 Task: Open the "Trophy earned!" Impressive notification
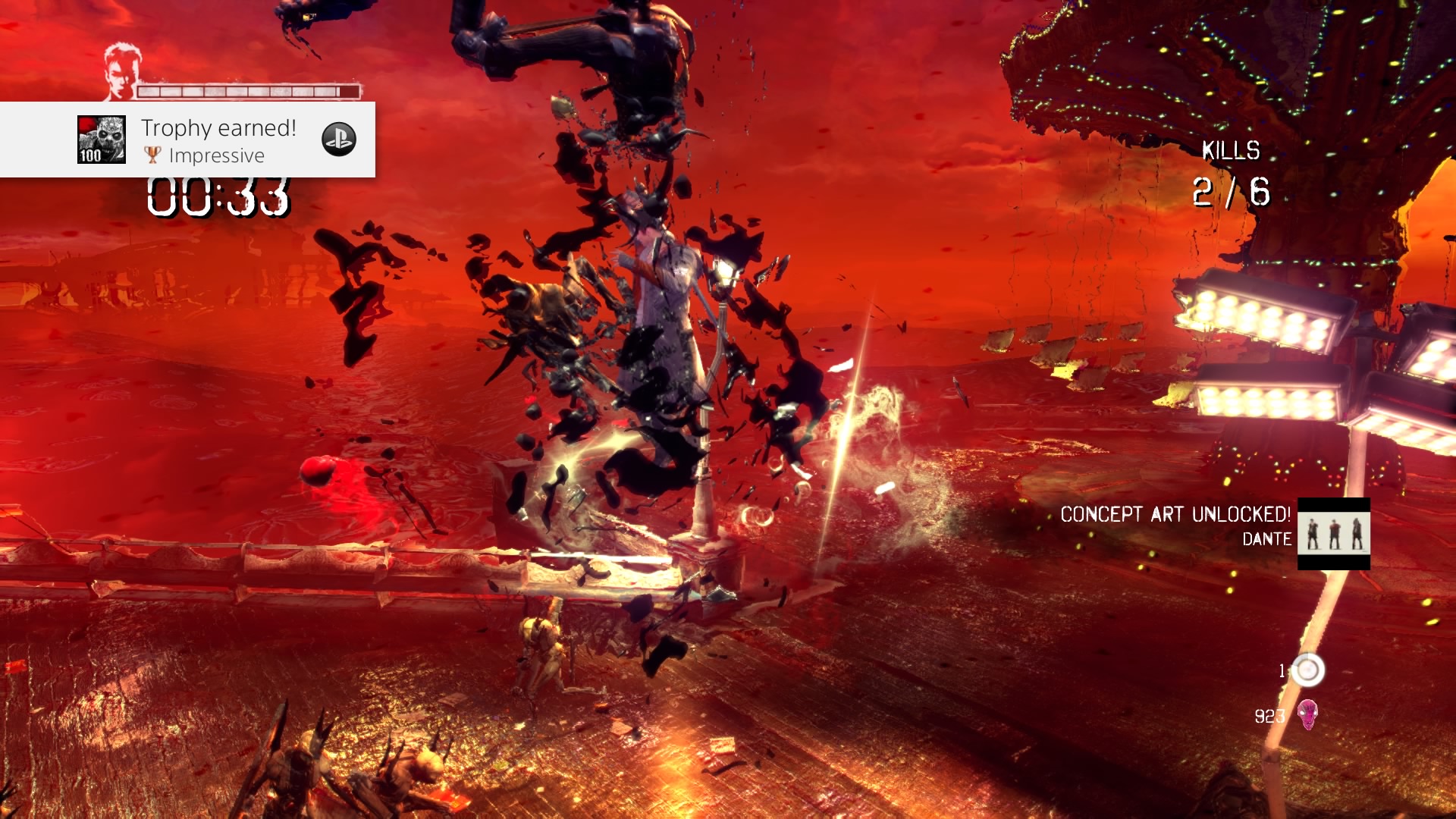click(x=218, y=140)
